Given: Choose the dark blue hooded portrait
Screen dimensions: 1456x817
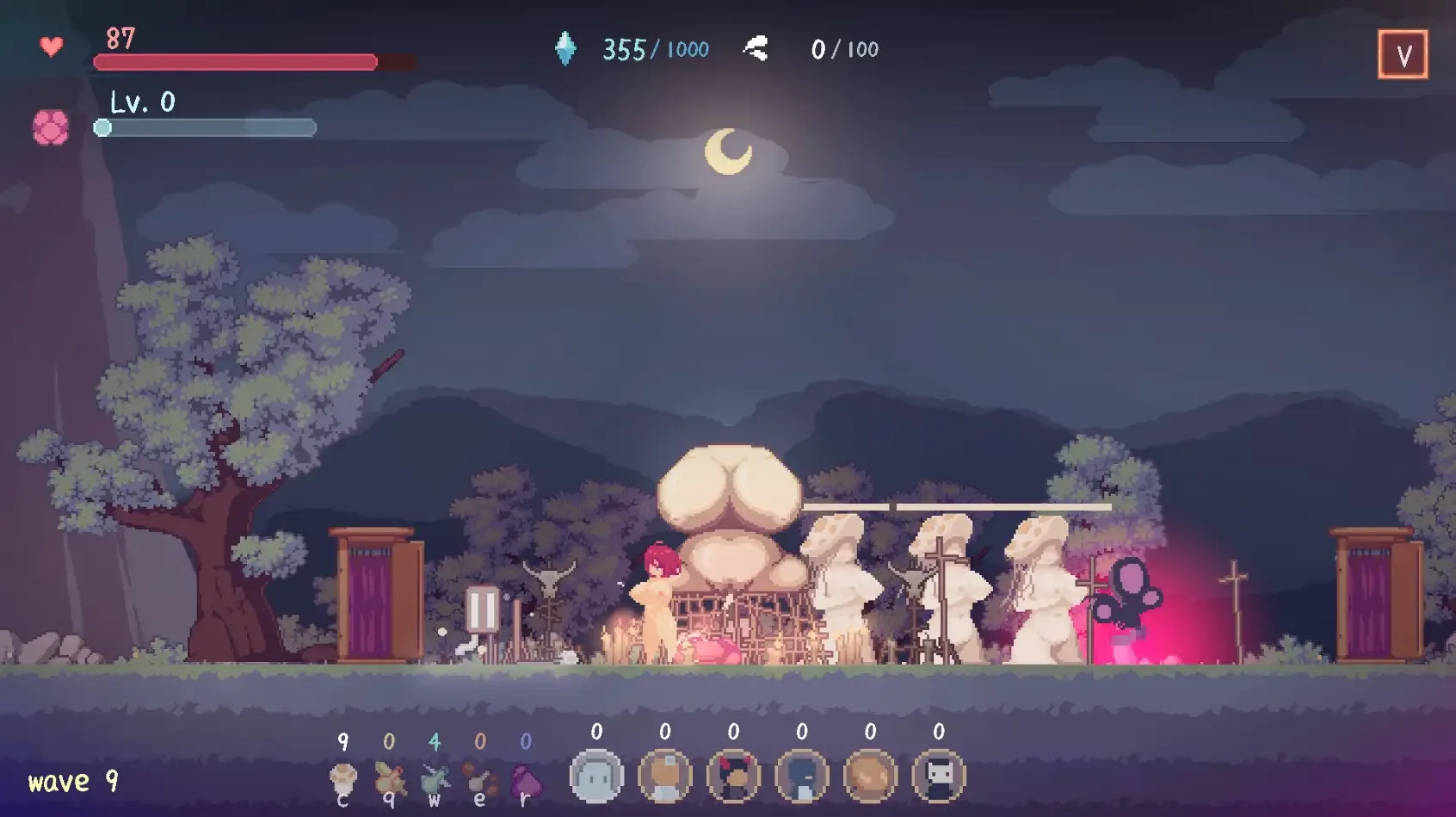Looking at the screenshot, I should (802, 776).
